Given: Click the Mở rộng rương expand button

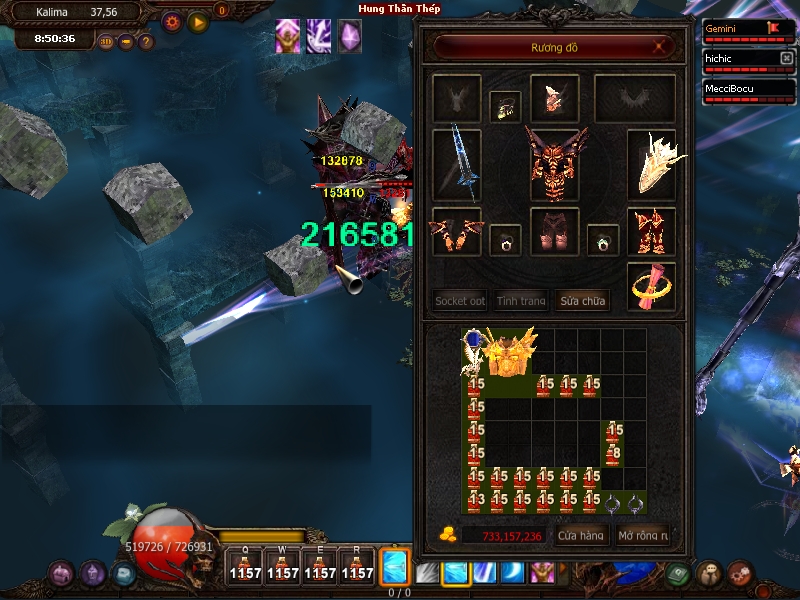Looking at the screenshot, I should pos(642,536).
